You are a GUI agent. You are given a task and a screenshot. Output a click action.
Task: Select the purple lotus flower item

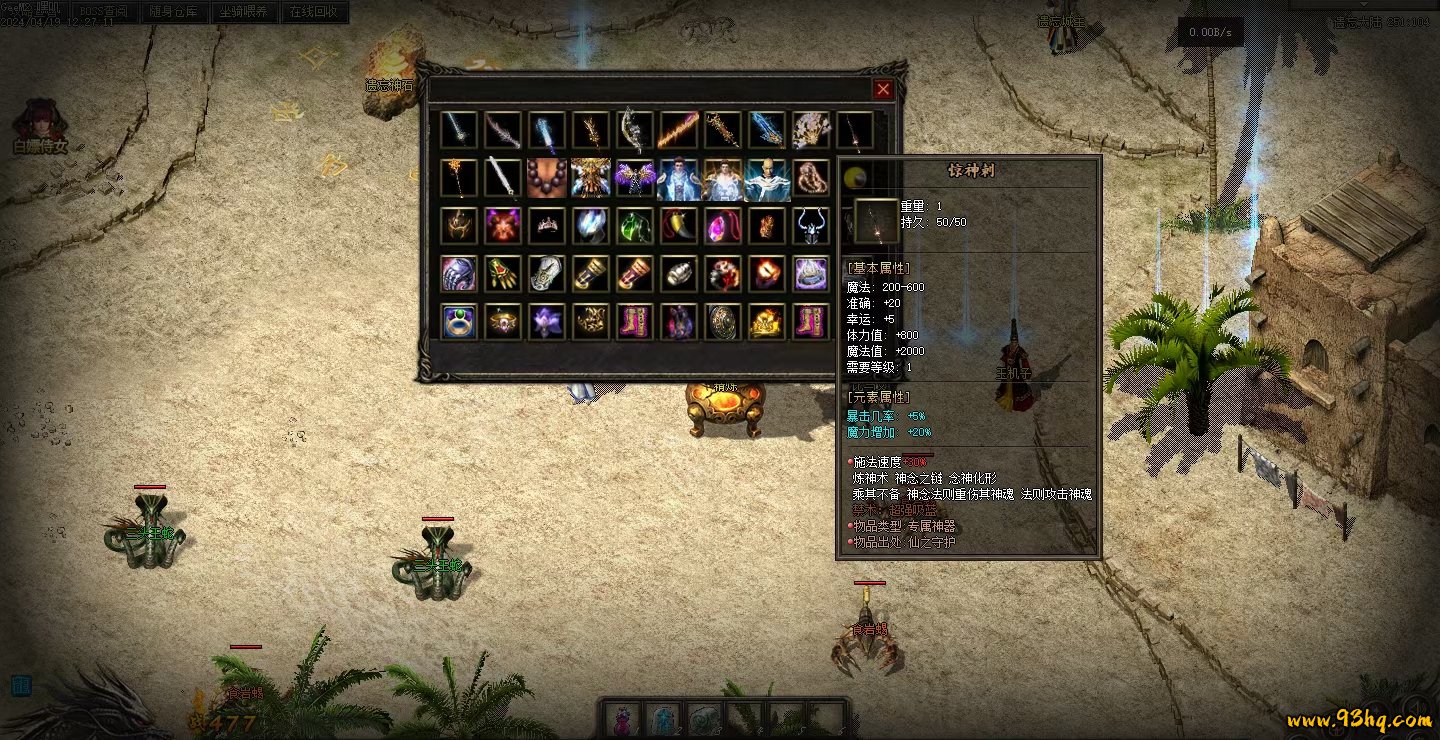pyautogui.click(x=547, y=321)
